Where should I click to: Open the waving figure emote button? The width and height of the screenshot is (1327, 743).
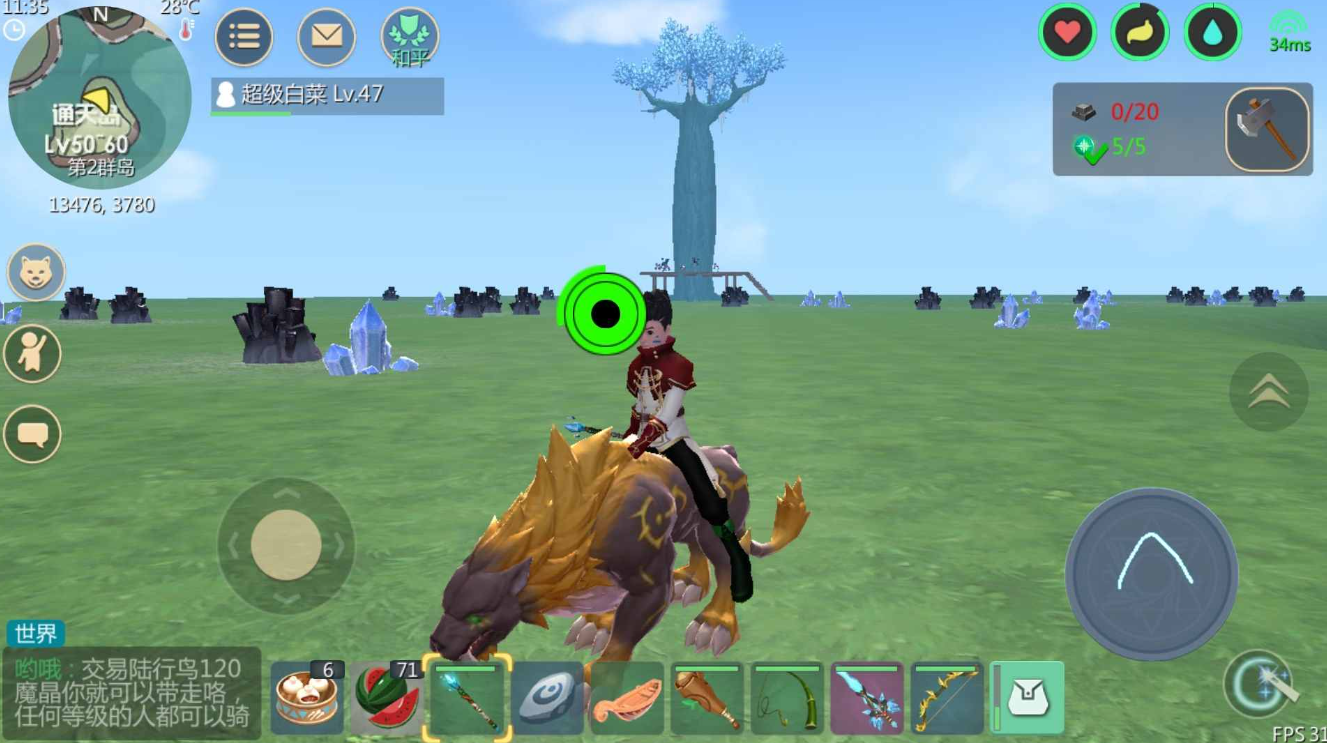(x=33, y=353)
